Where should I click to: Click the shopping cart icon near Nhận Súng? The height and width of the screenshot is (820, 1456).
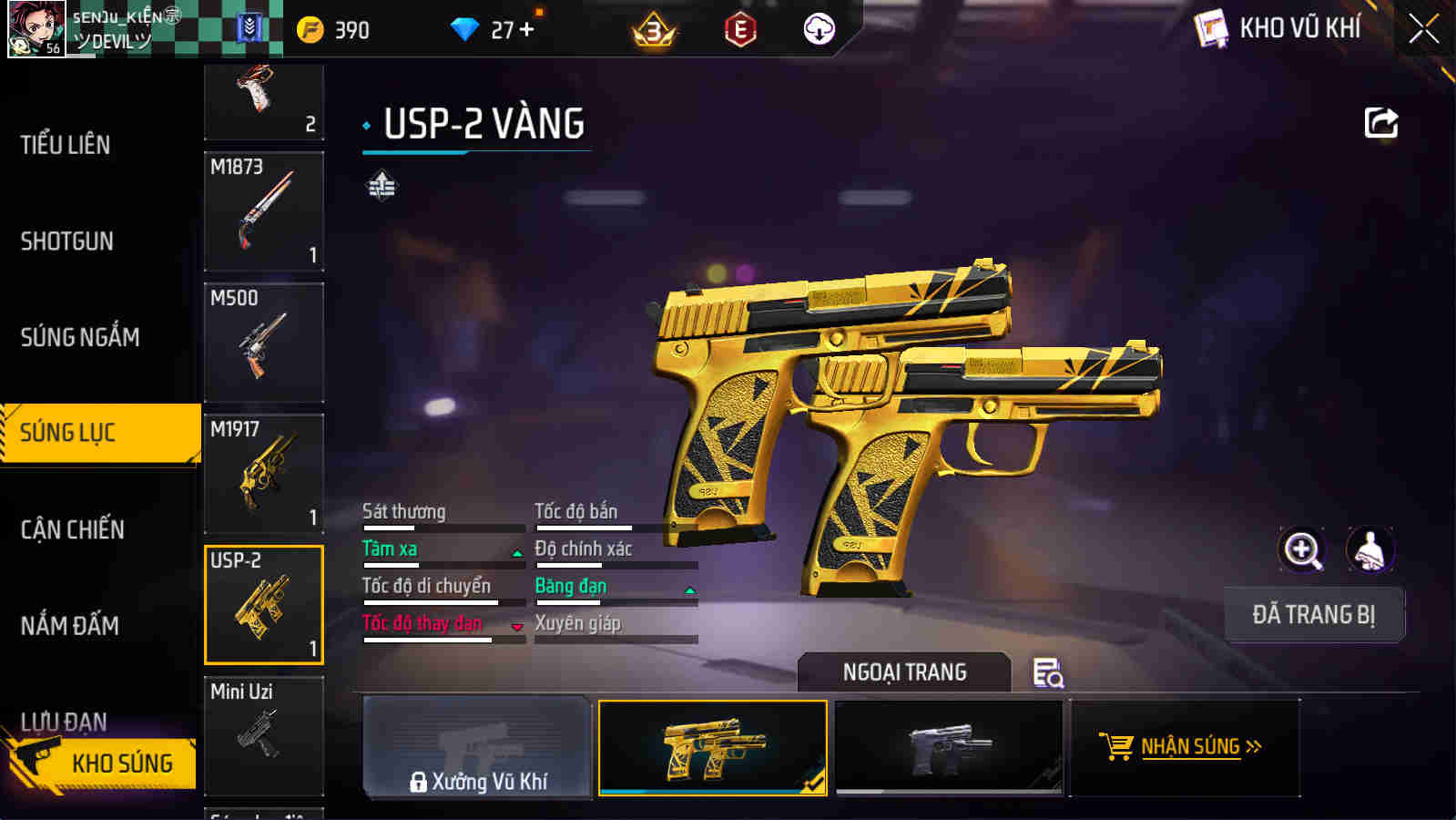pyautogui.click(x=1116, y=745)
